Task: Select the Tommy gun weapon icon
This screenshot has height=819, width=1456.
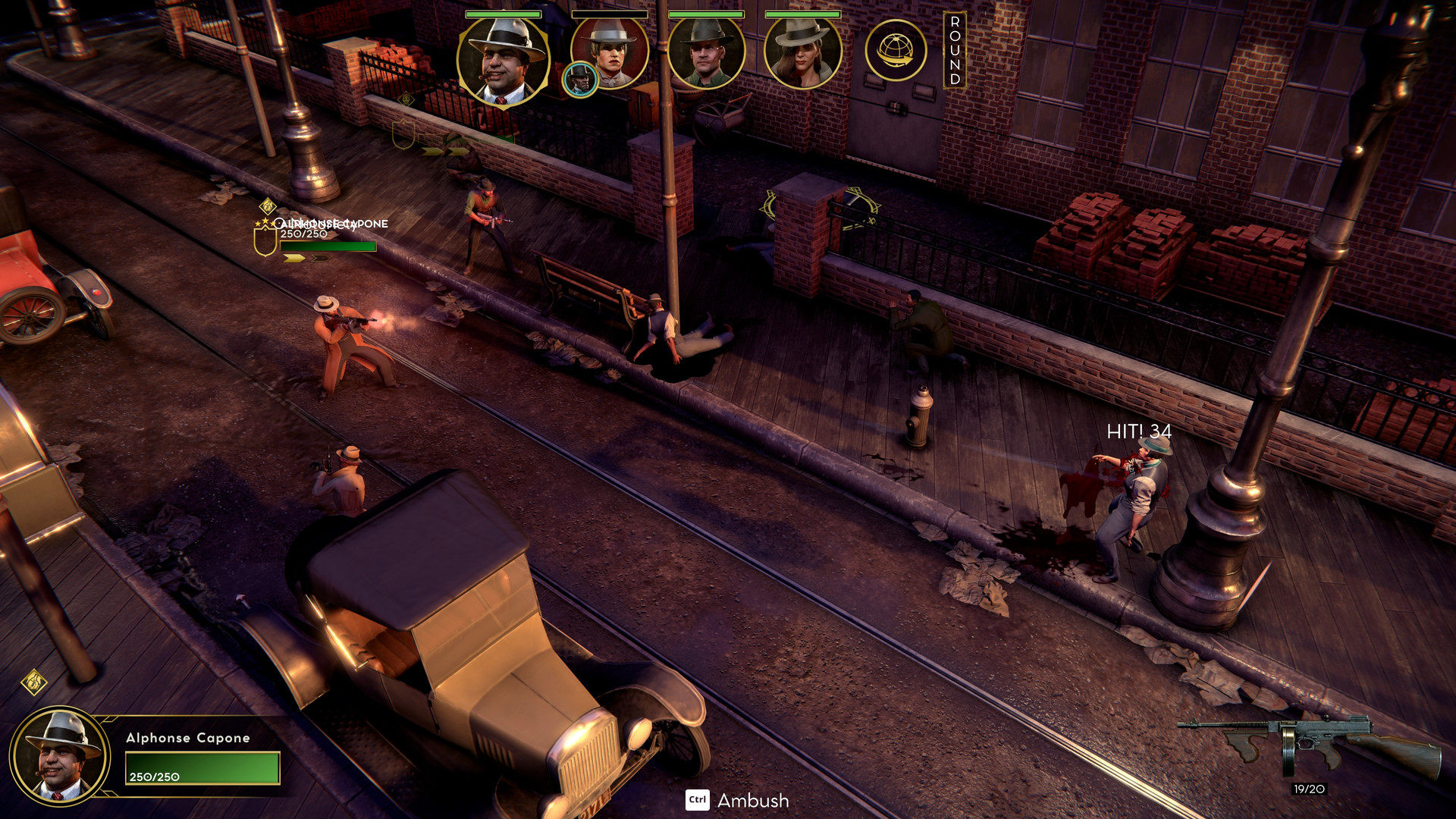Action: coord(1310,745)
